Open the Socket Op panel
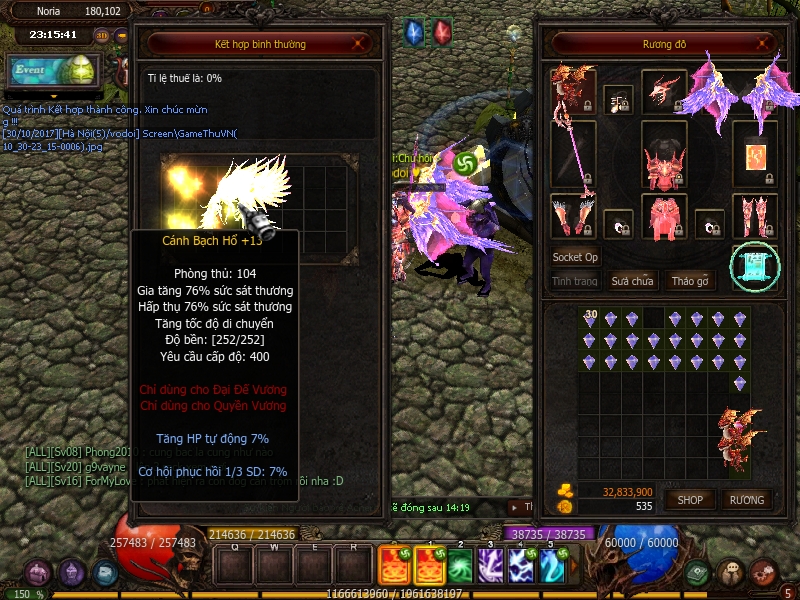 [x=575, y=257]
